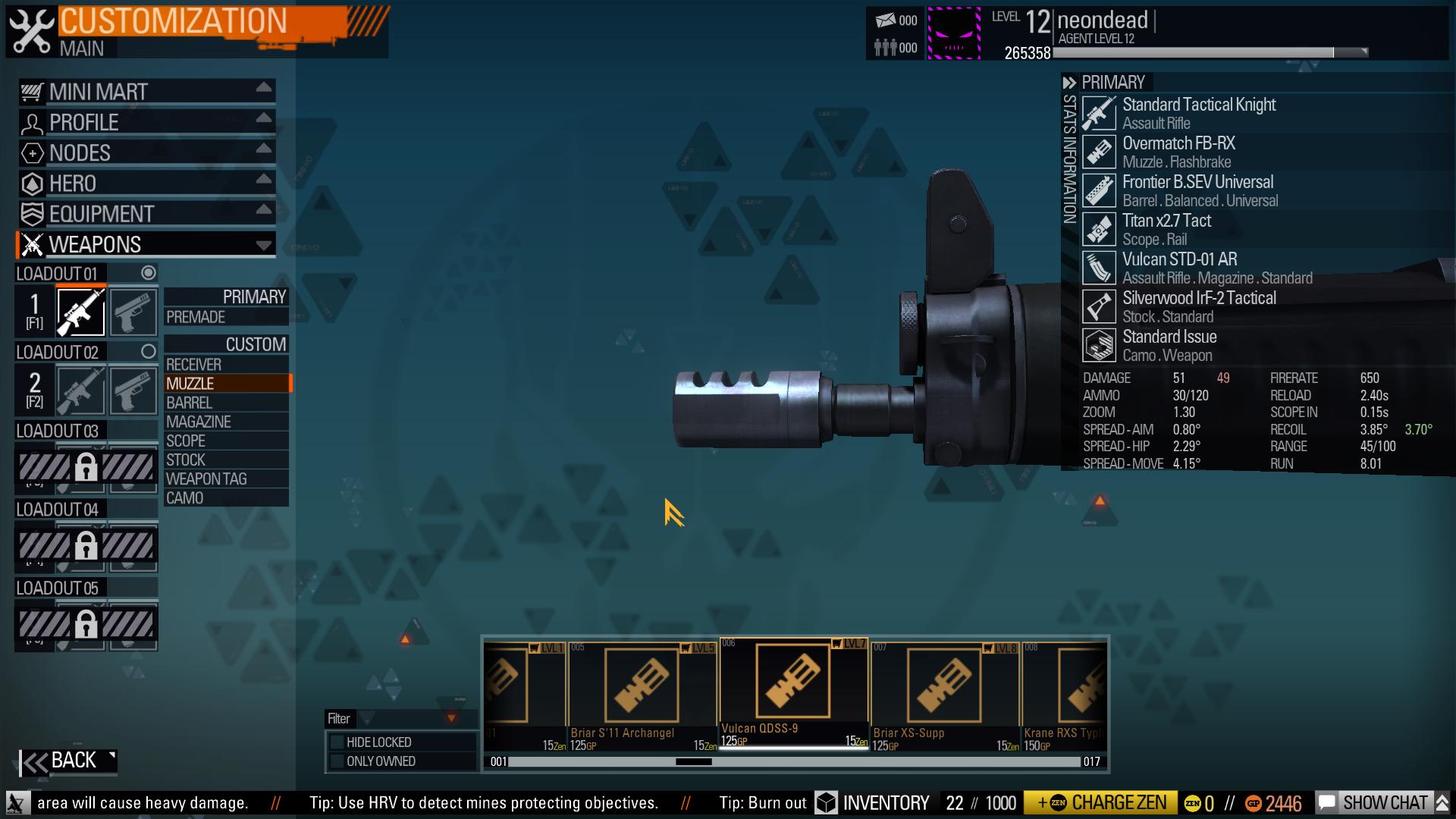Screen dimensions: 1456x819
Task: Go back with the Back button
Action: coord(68,761)
